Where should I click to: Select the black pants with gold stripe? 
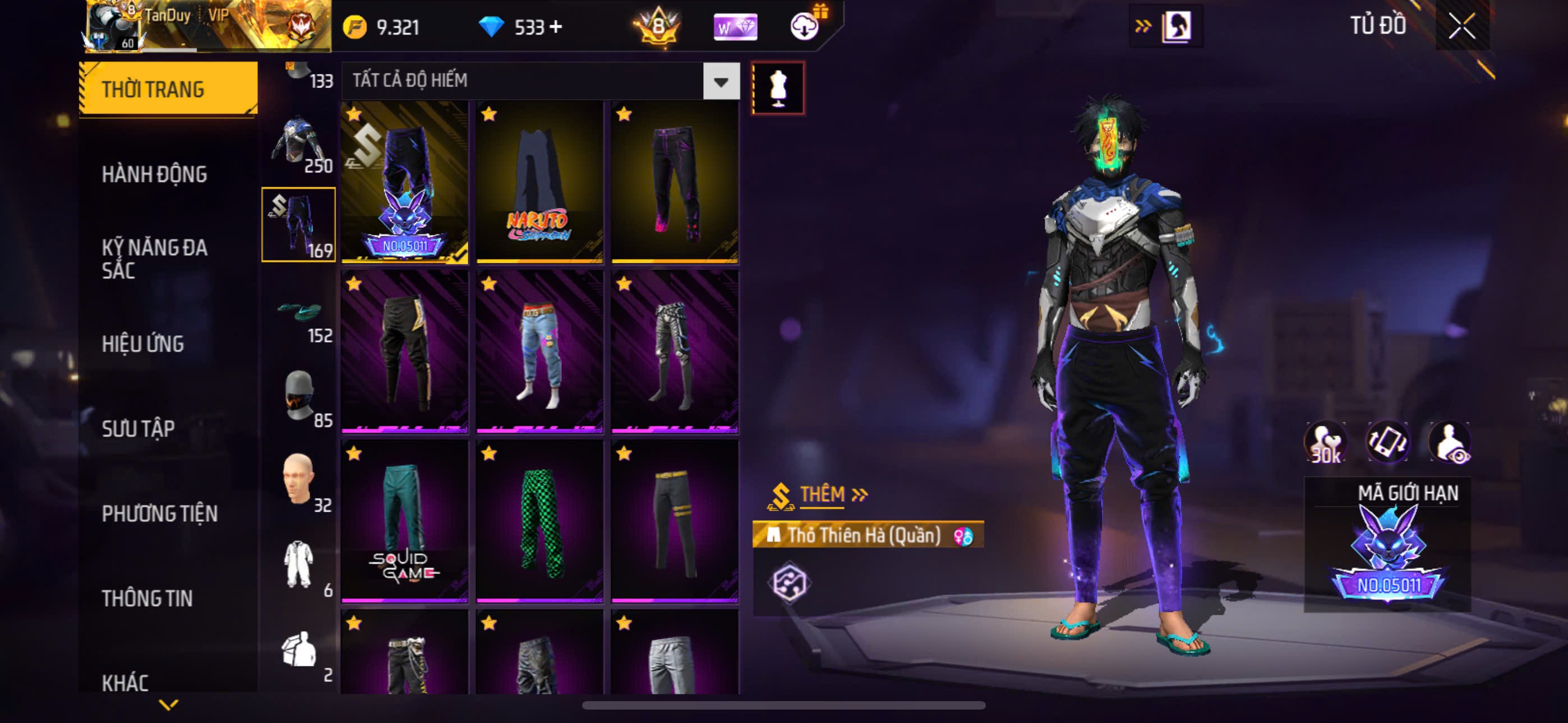tap(405, 352)
